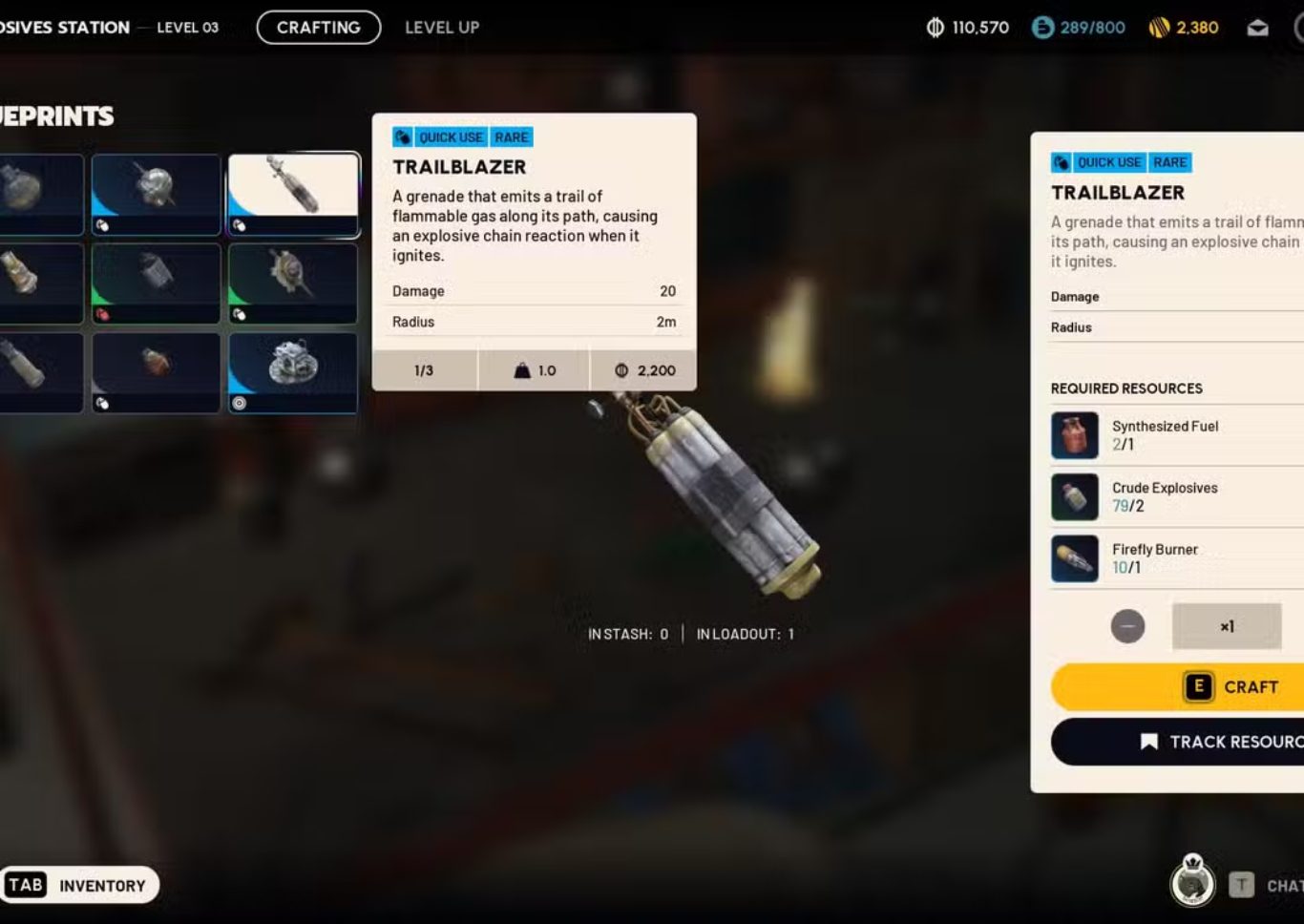Select the spiked grenade blueprint on green tier
Image resolution: width=1304 pixels, height=924 pixels.
293,283
